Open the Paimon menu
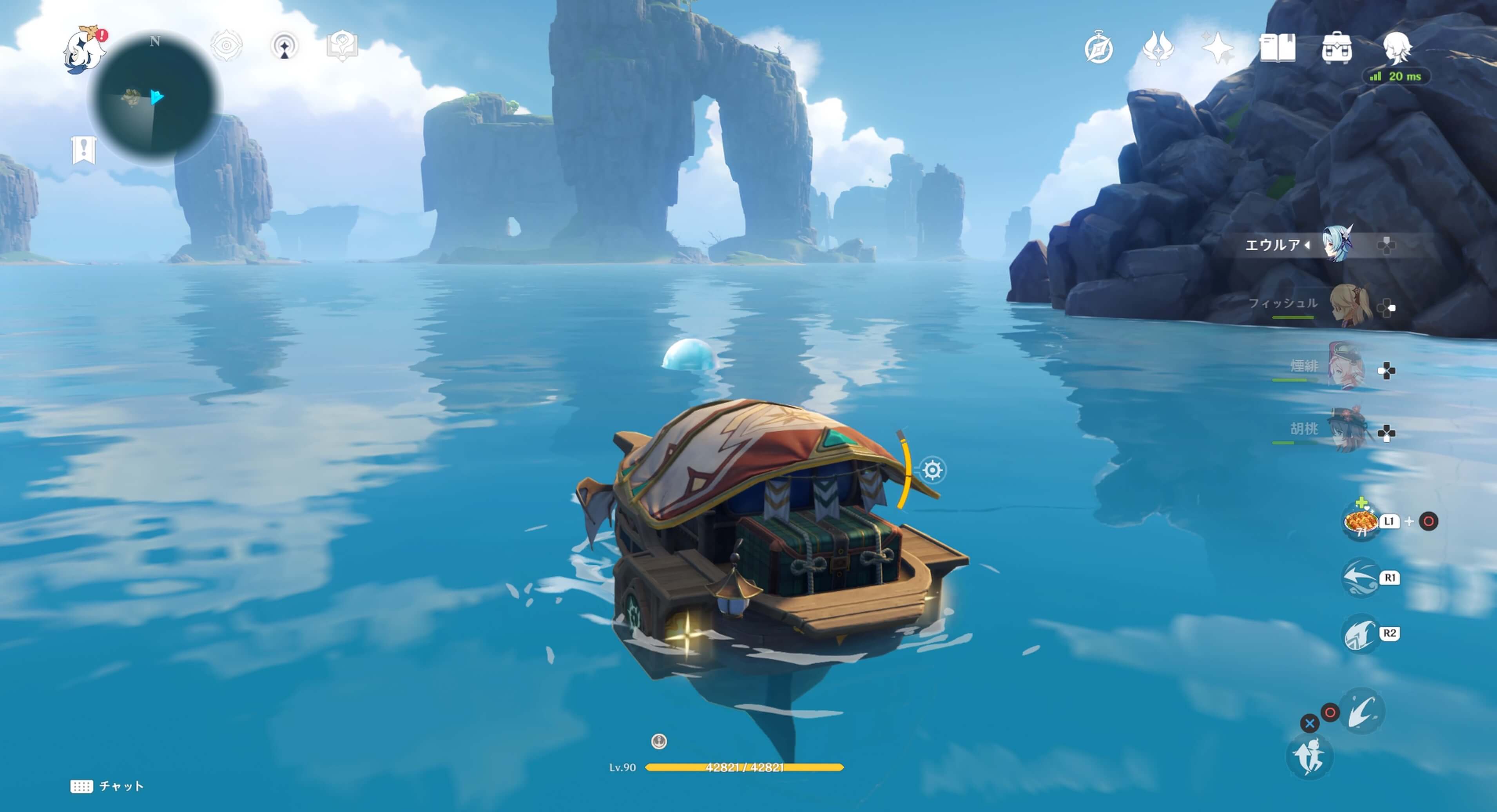This screenshot has height=812, width=1497. point(84,50)
